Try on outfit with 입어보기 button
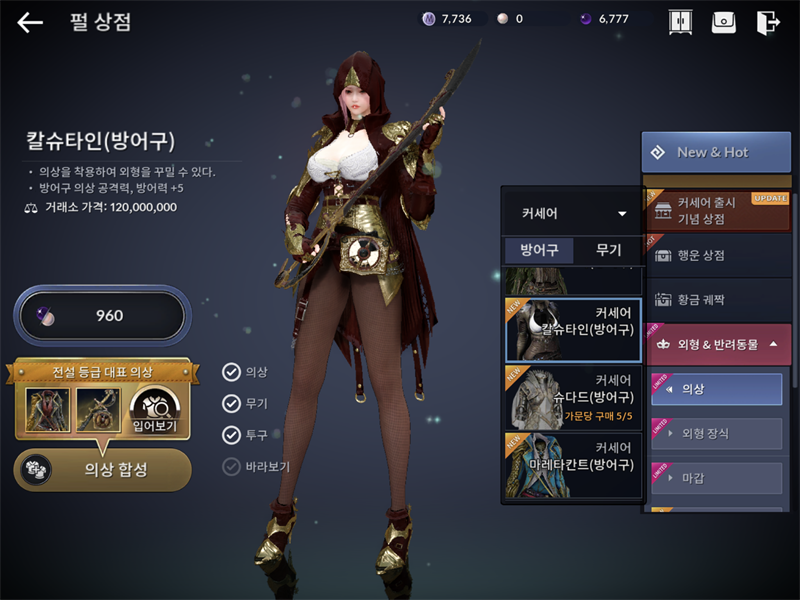This screenshot has height=600, width=800. [154, 411]
